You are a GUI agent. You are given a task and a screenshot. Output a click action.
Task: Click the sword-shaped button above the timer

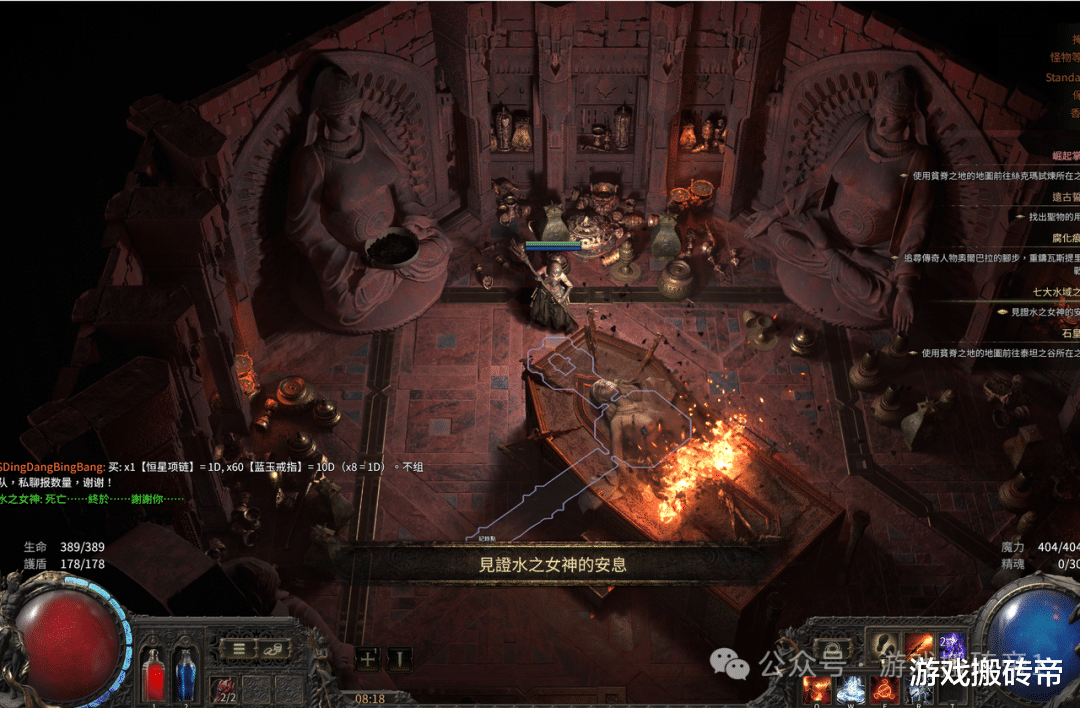399,658
